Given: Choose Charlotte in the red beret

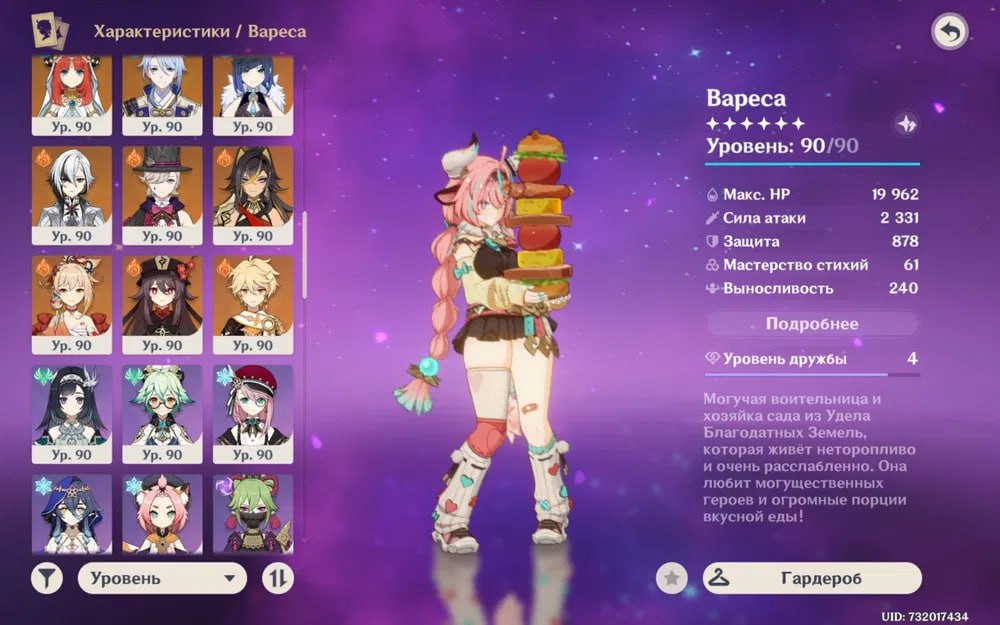Looking at the screenshot, I should pos(253,413).
